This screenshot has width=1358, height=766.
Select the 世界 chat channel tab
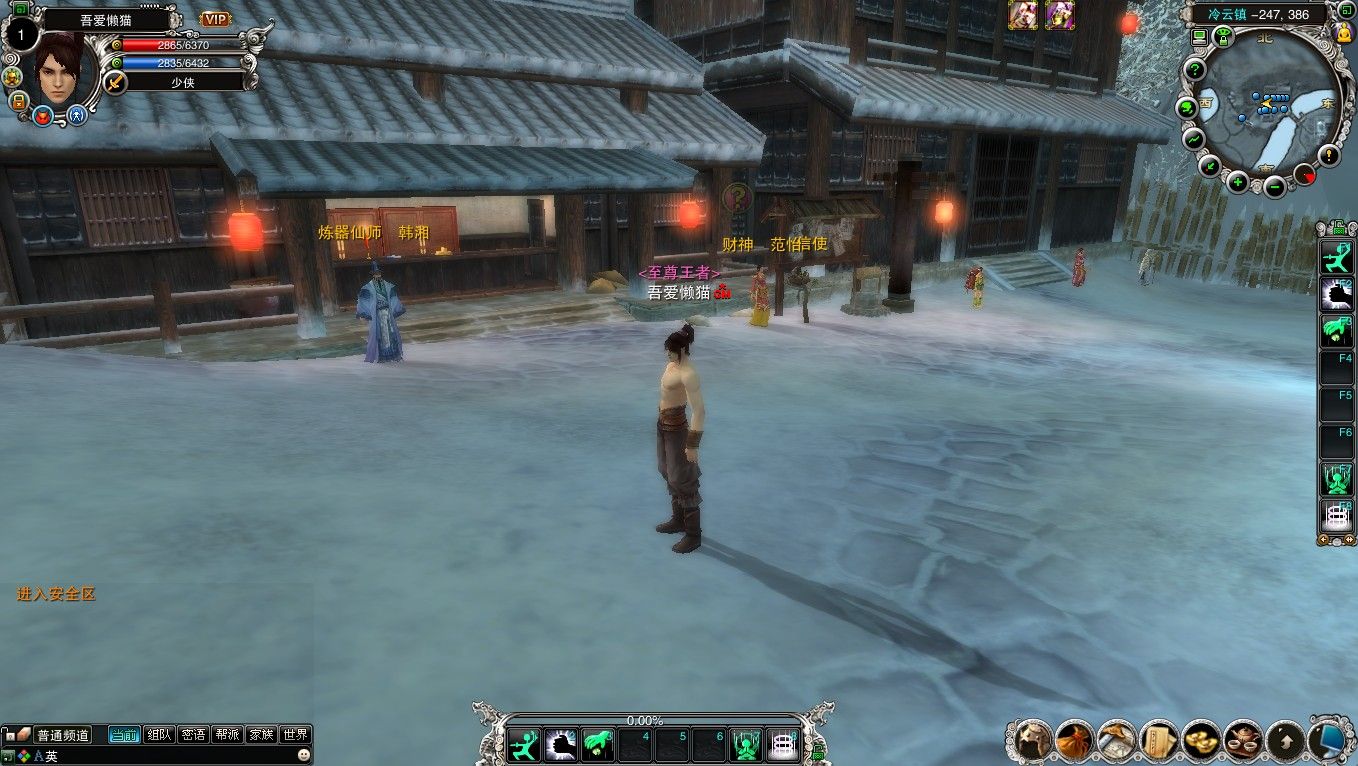(295, 735)
